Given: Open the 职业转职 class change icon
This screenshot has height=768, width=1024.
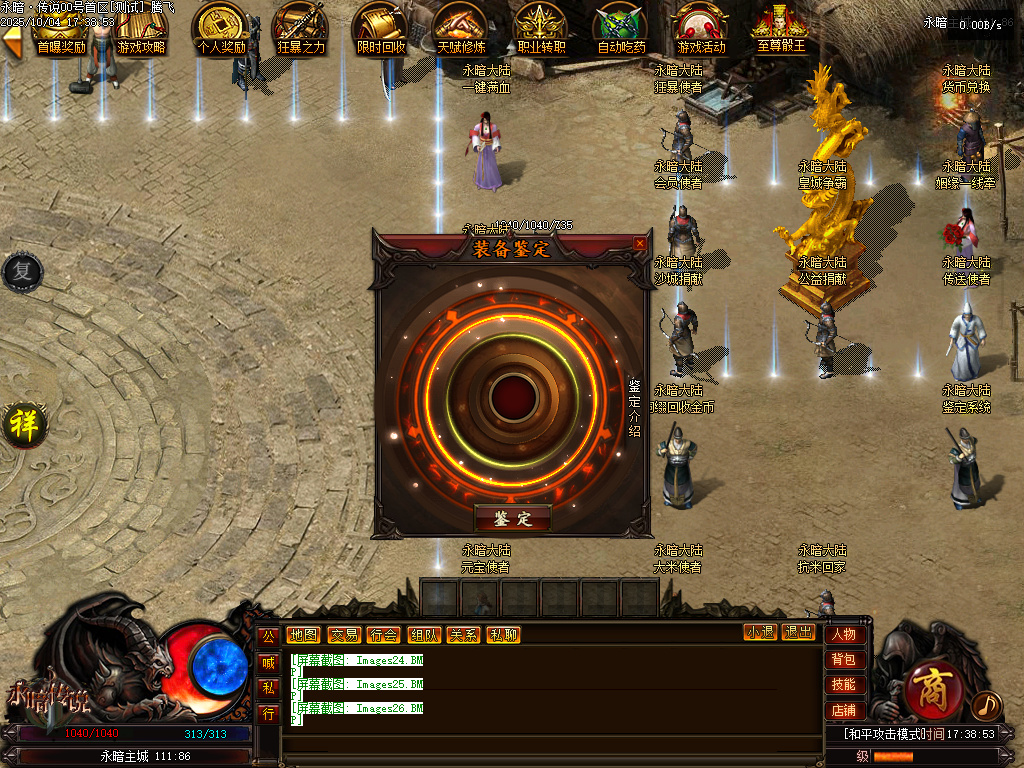Looking at the screenshot, I should pyautogui.click(x=541, y=27).
